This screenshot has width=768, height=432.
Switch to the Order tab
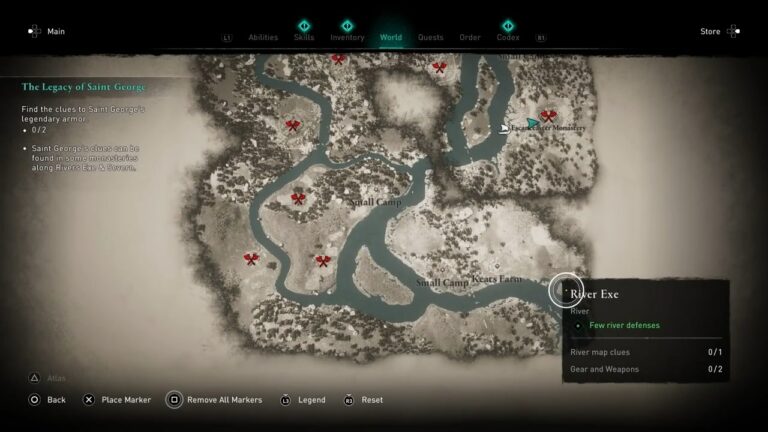[x=470, y=37]
